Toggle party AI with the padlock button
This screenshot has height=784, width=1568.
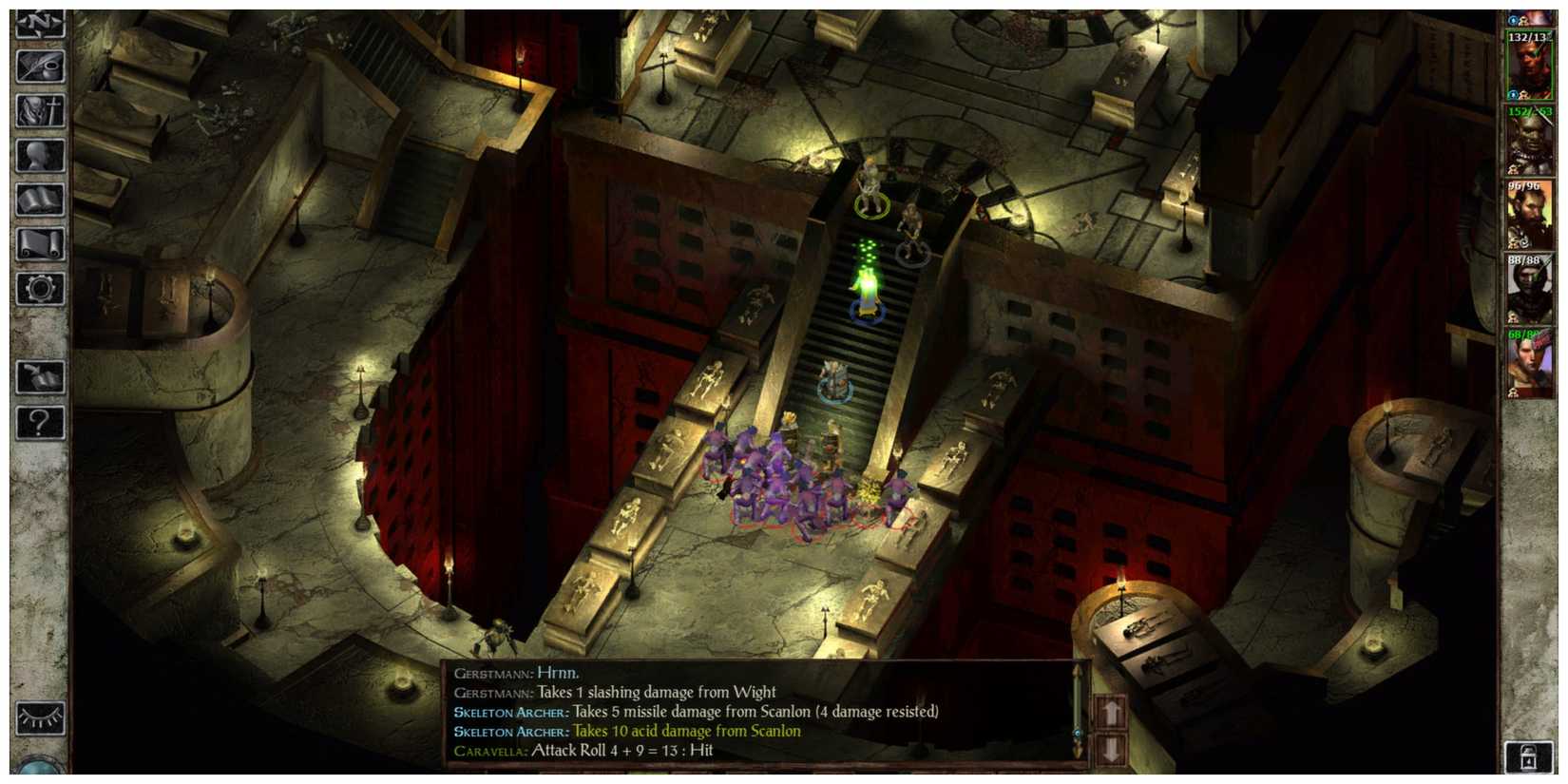[x=1529, y=757]
